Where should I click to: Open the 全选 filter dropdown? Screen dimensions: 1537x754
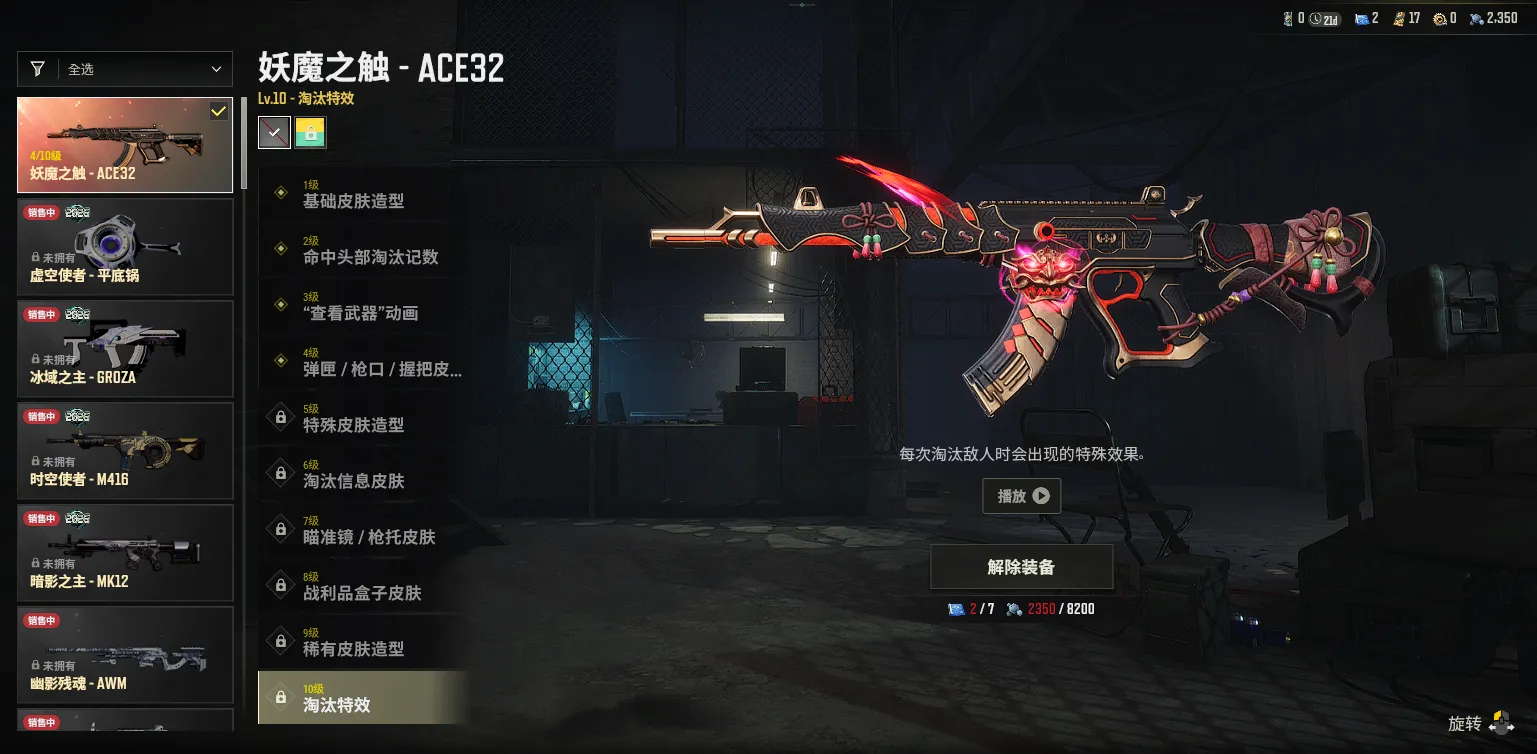click(125, 69)
